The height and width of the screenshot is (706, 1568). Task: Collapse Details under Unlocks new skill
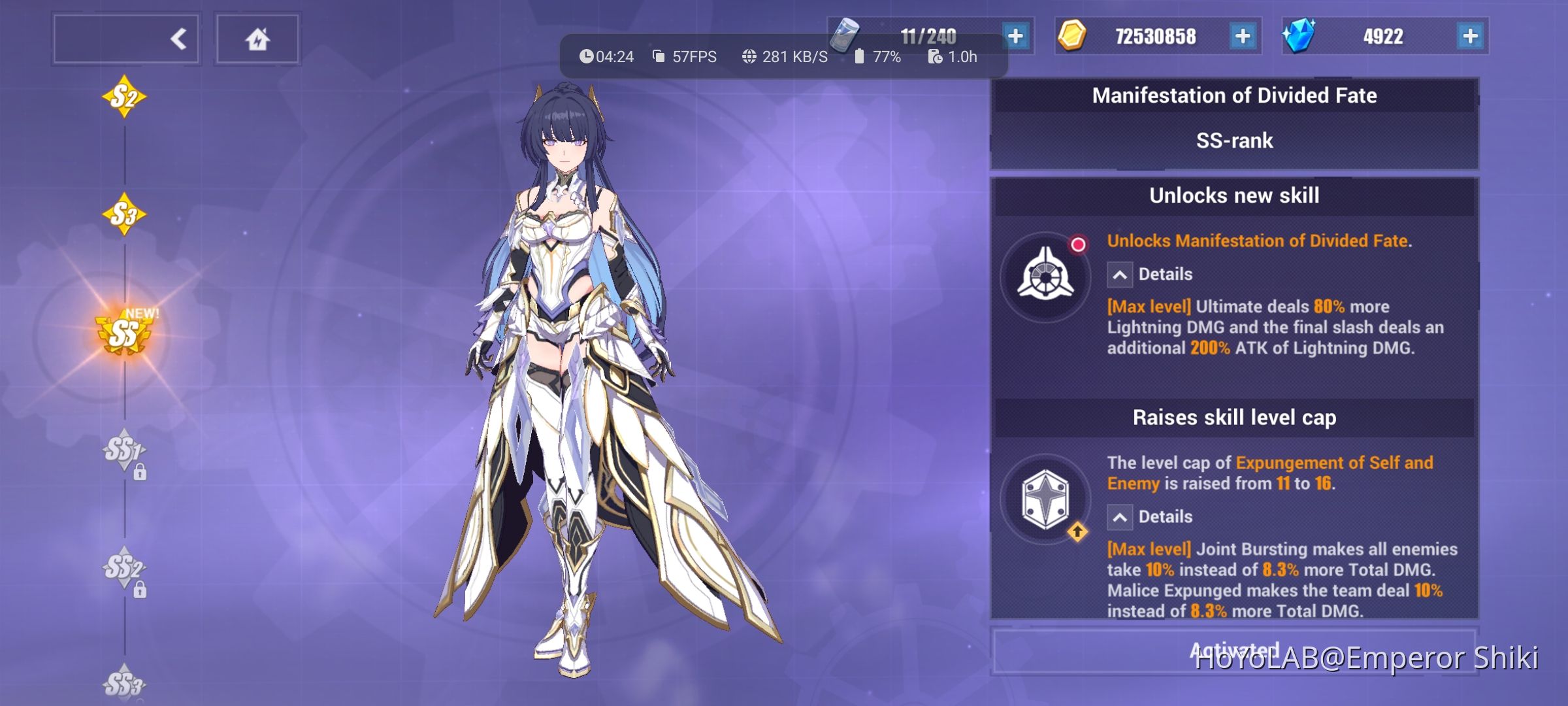pyautogui.click(x=1120, y=274)
